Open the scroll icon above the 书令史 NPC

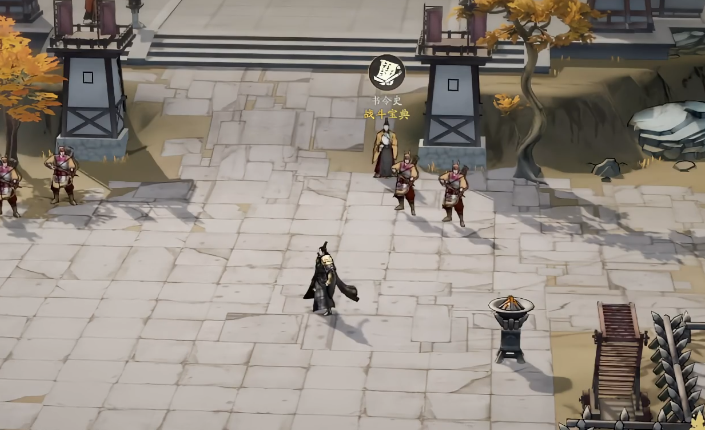[x=386, y=73]
